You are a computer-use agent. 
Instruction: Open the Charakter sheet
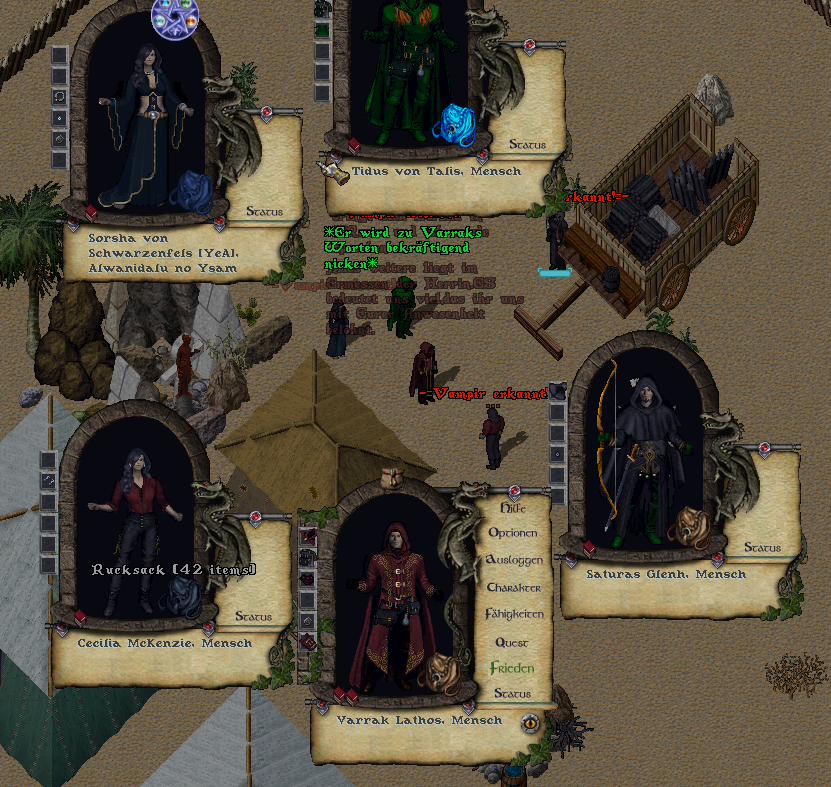pyautogui.click(x=514, y=588)
